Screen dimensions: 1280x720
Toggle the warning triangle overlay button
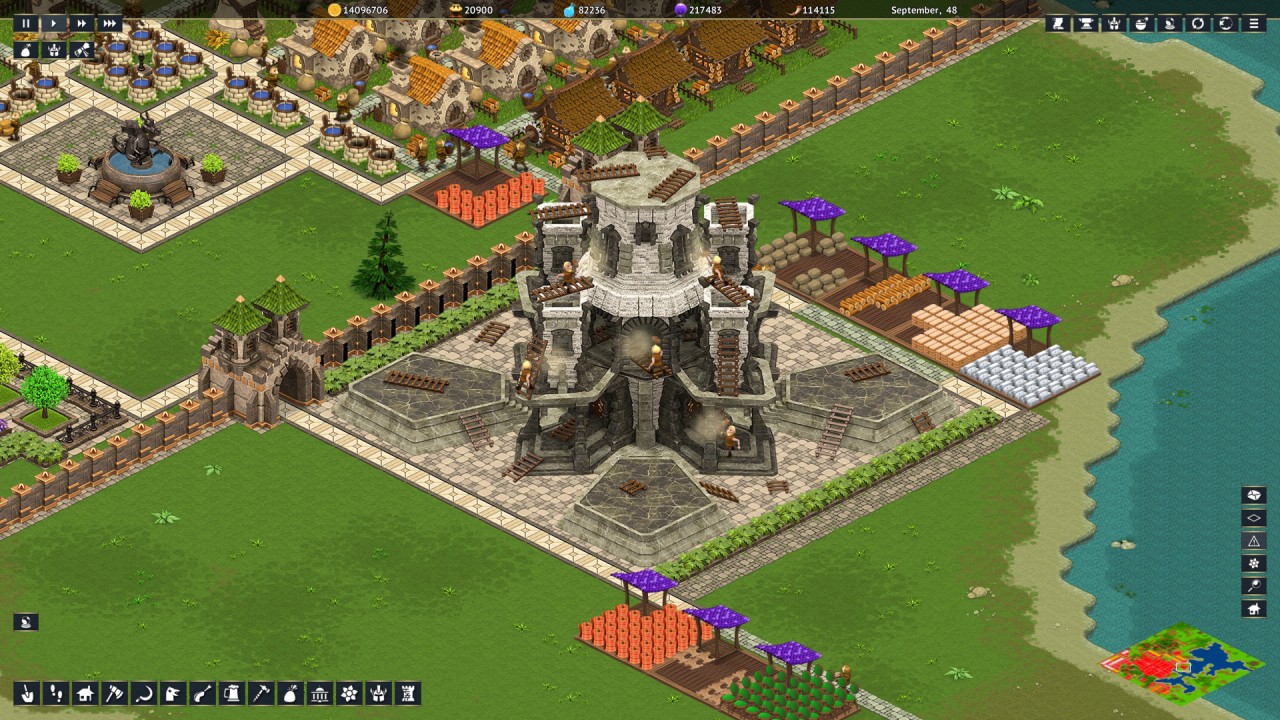1253,541
